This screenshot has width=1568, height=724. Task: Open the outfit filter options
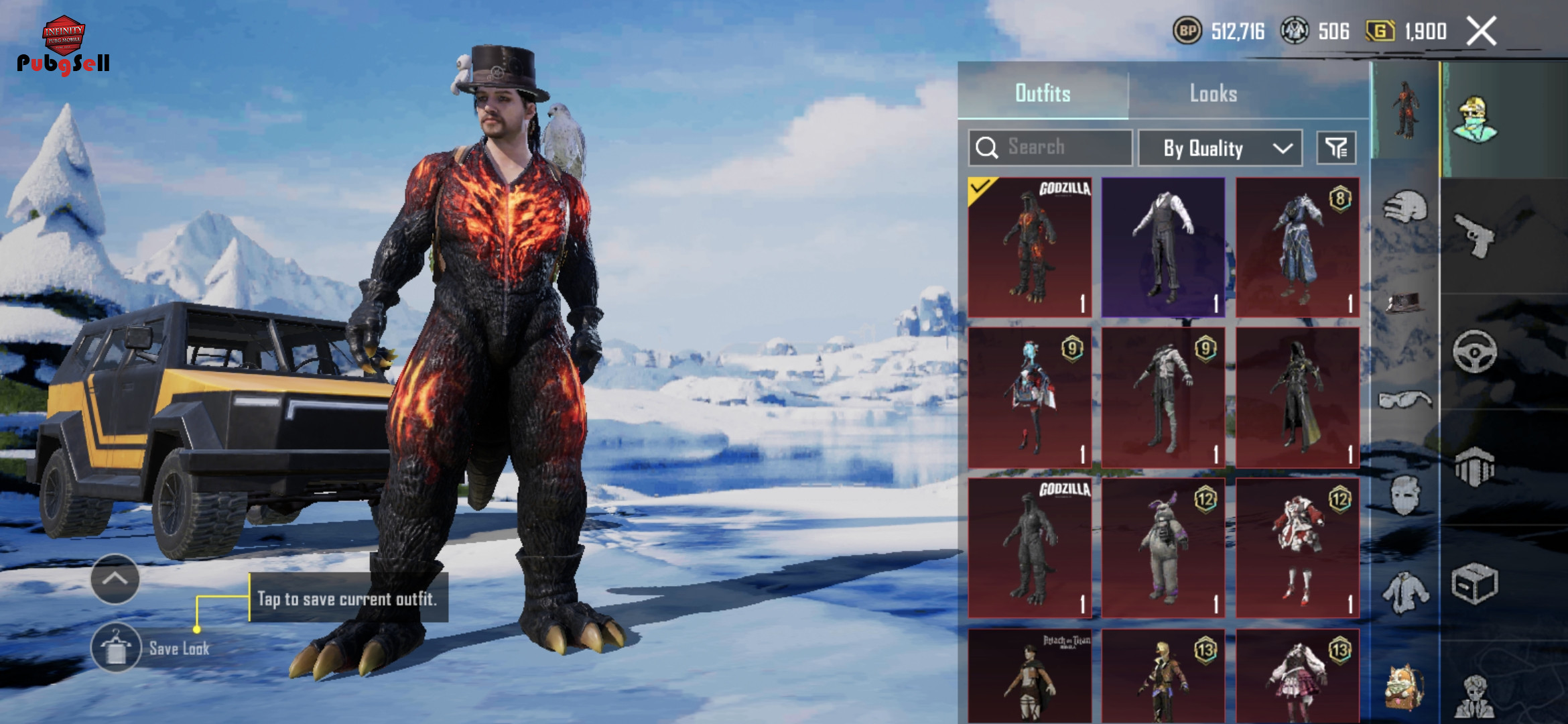(x=1336, y=148)
